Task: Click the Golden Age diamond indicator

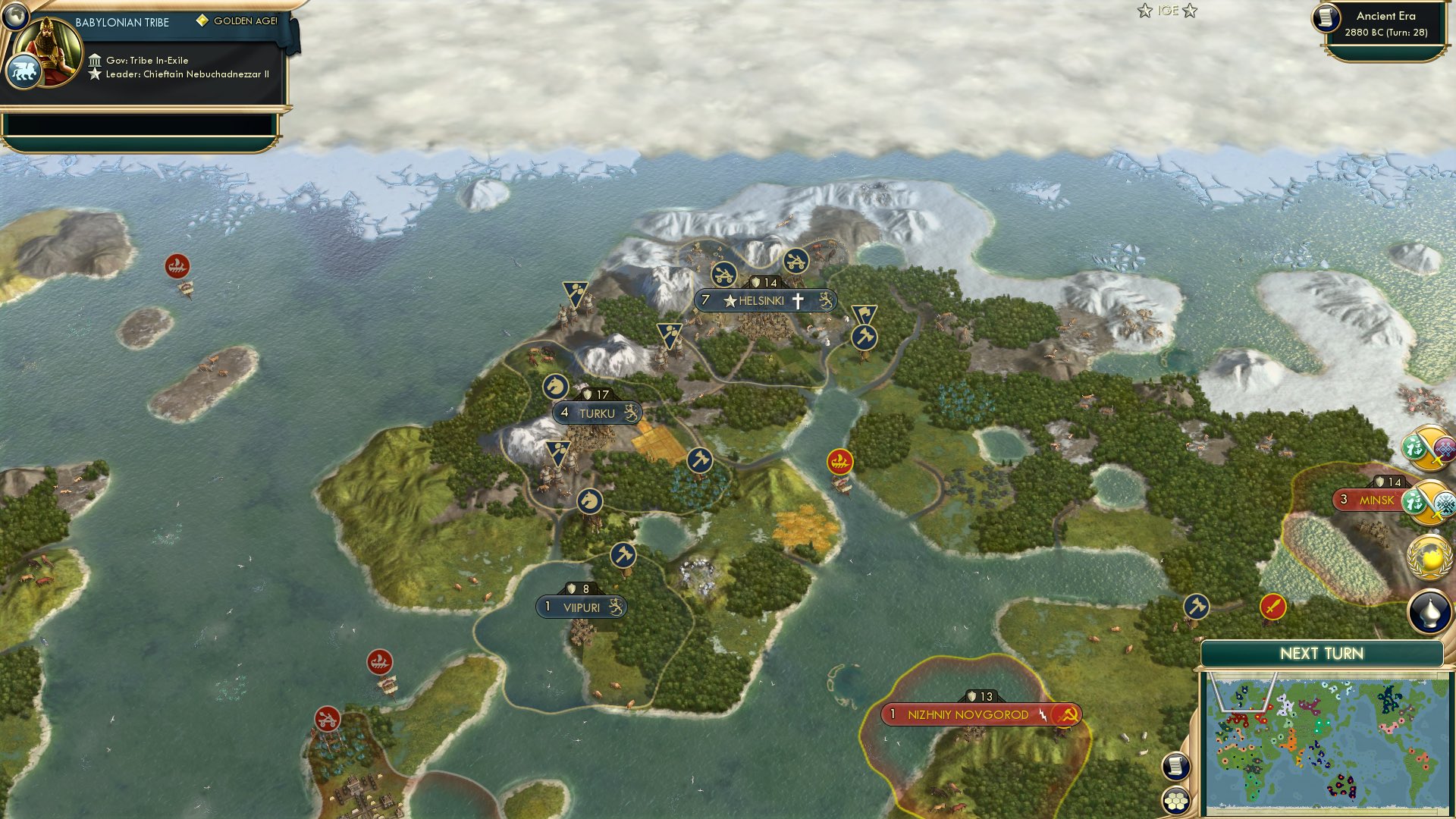Action: (202, 21)
